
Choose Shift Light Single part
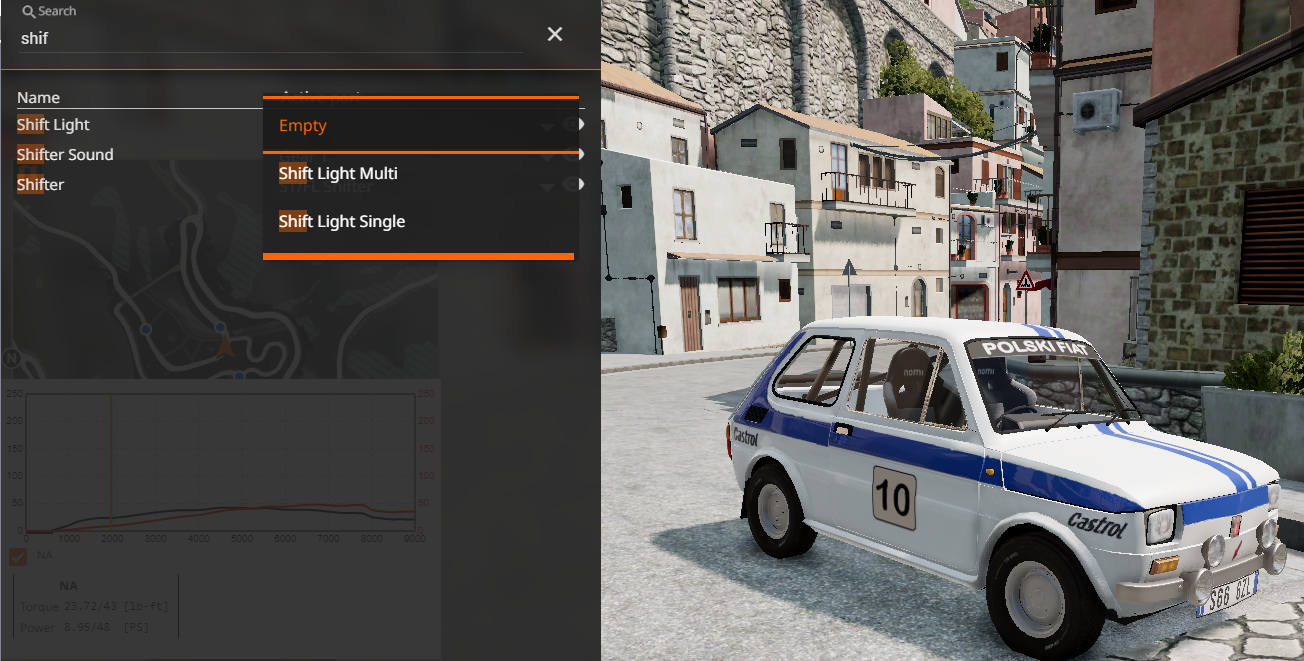pos(342,222)
